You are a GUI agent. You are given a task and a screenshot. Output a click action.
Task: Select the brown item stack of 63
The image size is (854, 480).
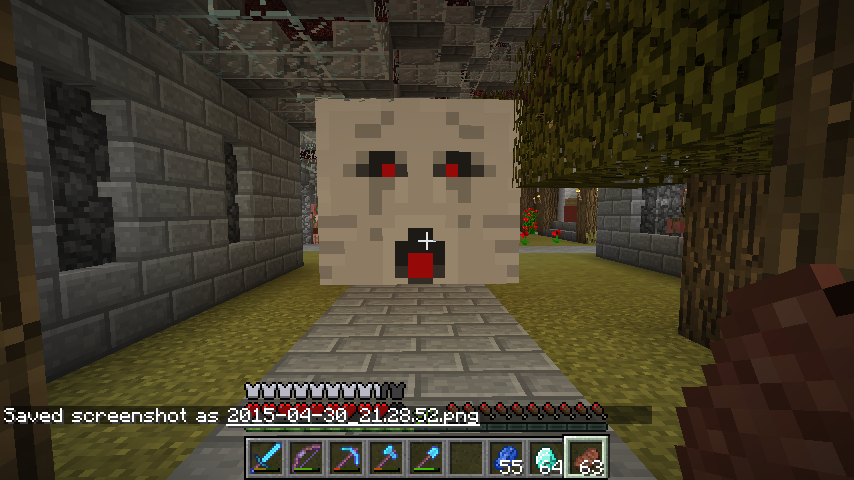tap(586, 458)
